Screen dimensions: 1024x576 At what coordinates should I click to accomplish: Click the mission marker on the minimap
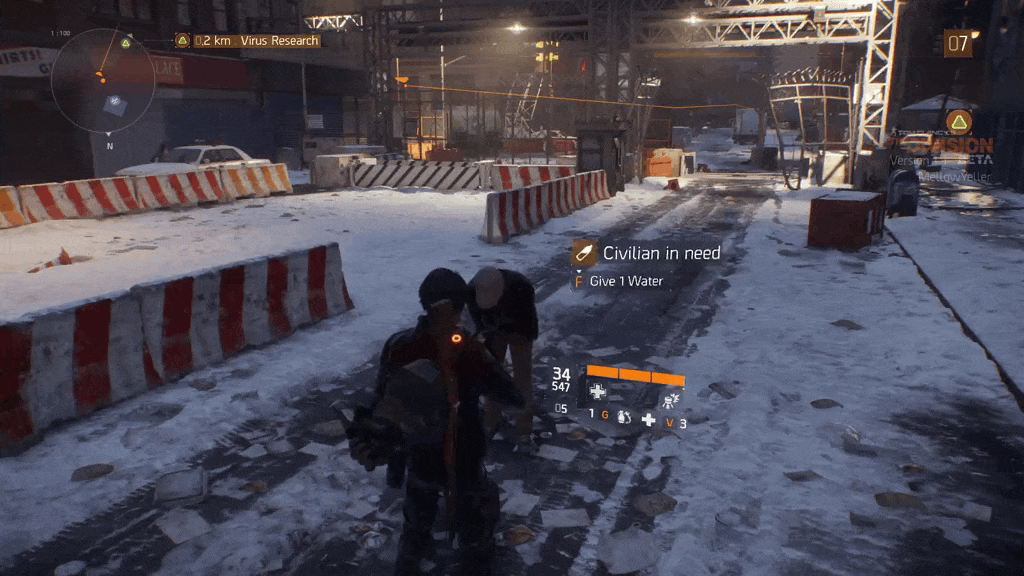pos(125,43)
